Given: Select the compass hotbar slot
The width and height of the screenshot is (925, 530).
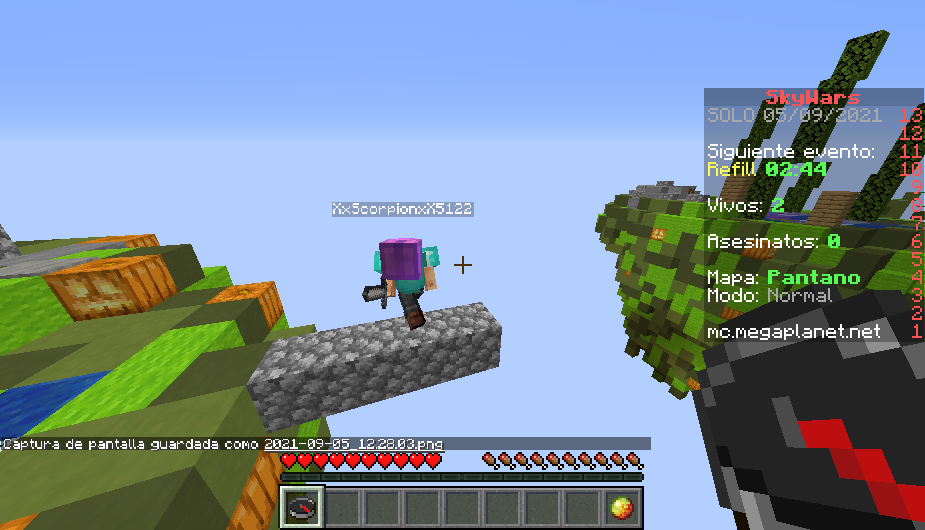Looking at the screenshot, I should pos(300,507).
